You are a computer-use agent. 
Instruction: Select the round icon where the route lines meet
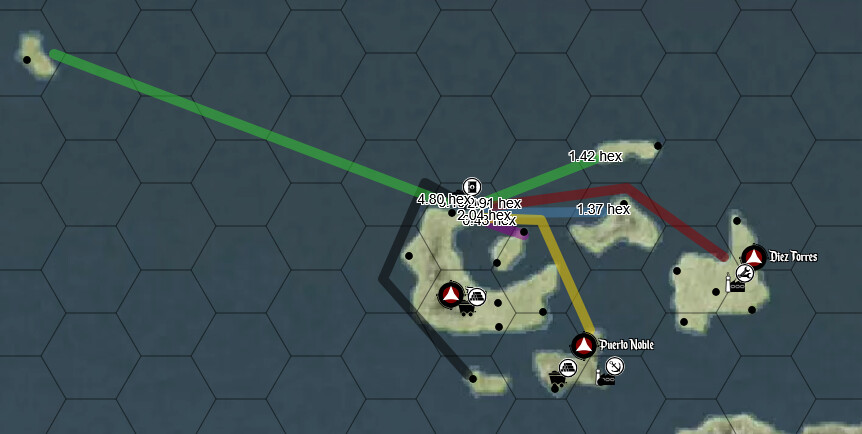[472, 186]
